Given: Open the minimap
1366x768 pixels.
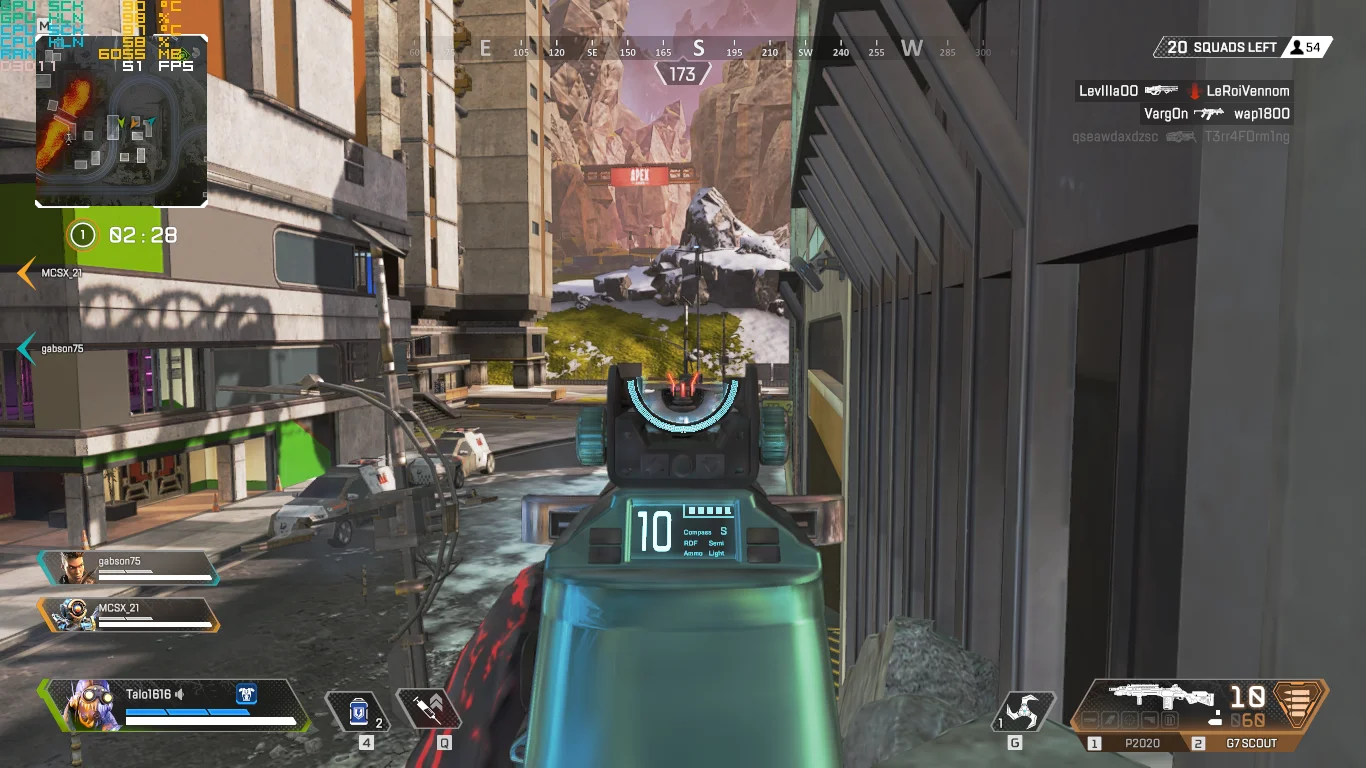Looking at the screenshot, I should (x=121, y=121).
